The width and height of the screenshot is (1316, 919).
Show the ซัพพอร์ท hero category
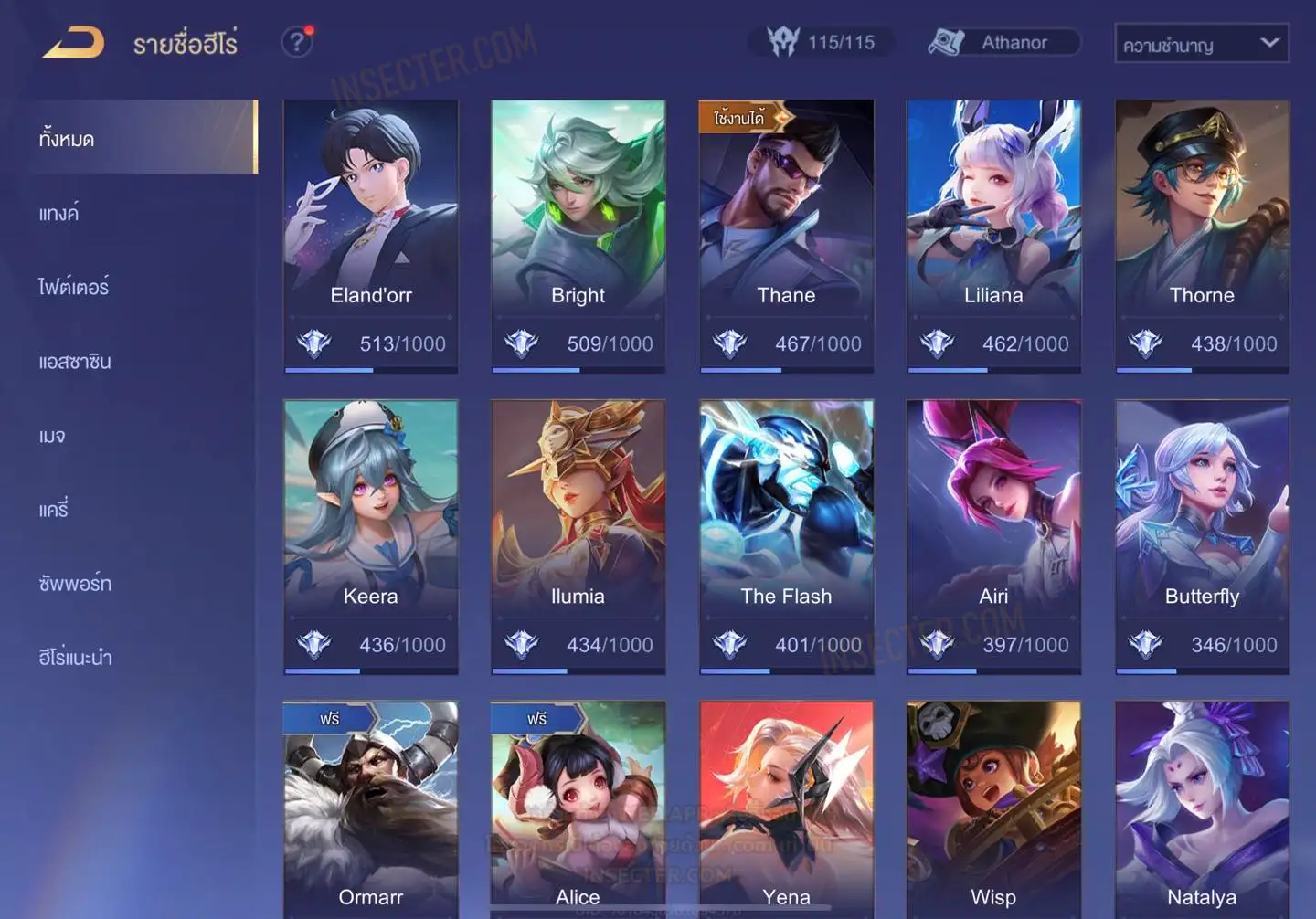coord(75,584)
